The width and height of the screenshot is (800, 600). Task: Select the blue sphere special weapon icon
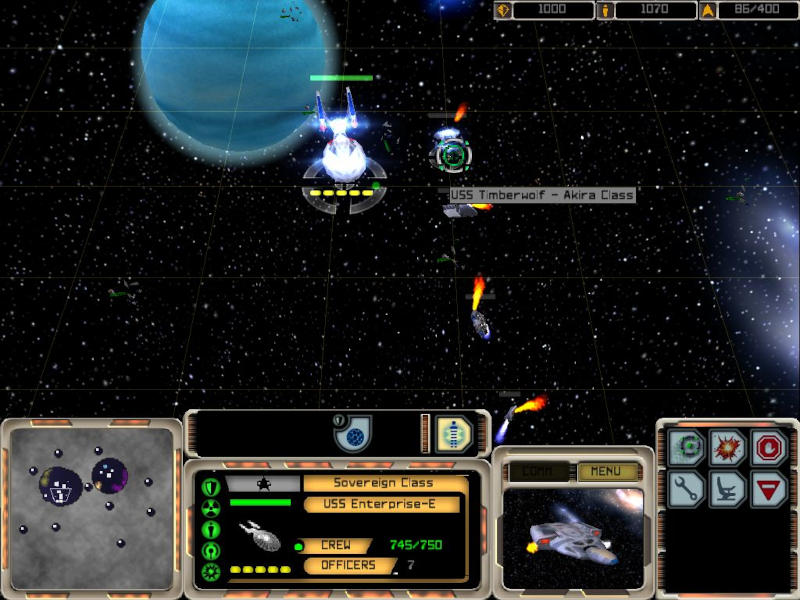[352, 433]
